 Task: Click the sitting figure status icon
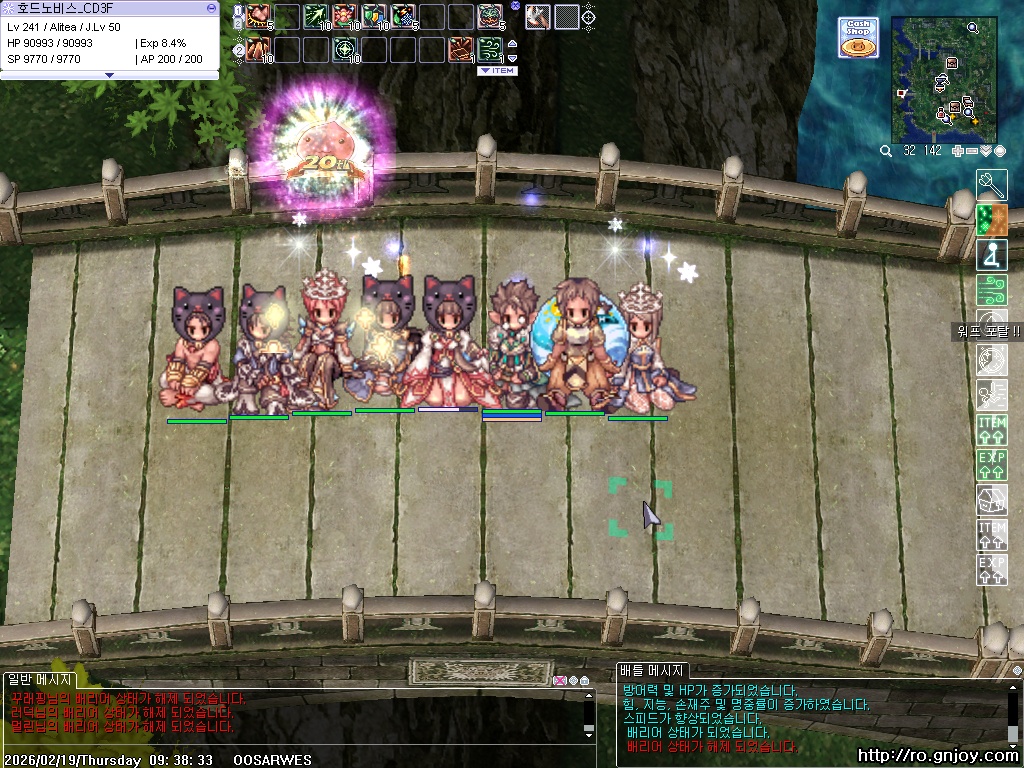point(991,254)
